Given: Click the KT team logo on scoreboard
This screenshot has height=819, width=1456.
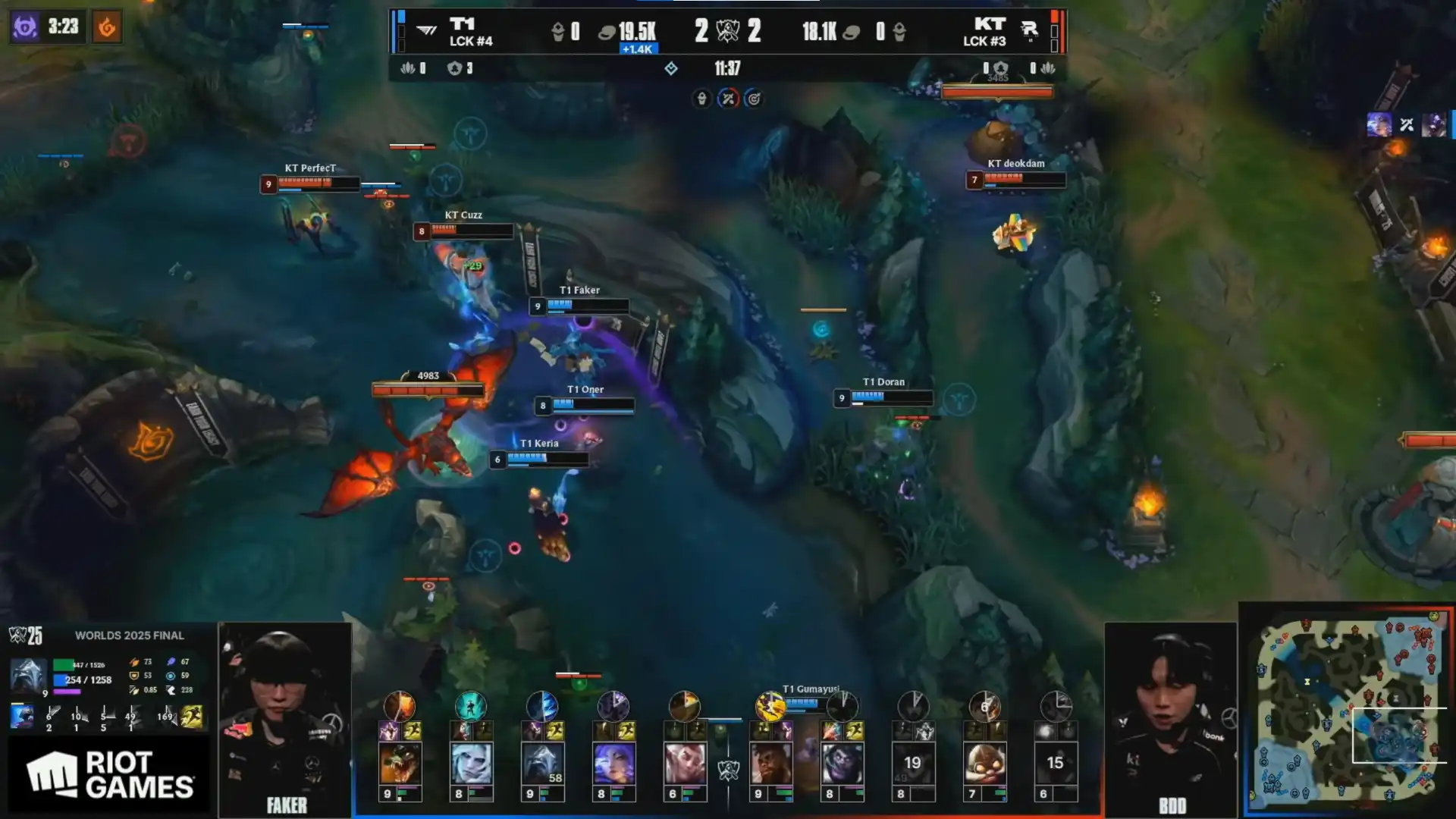Looking at the screenshot, I should point(1029,30).
